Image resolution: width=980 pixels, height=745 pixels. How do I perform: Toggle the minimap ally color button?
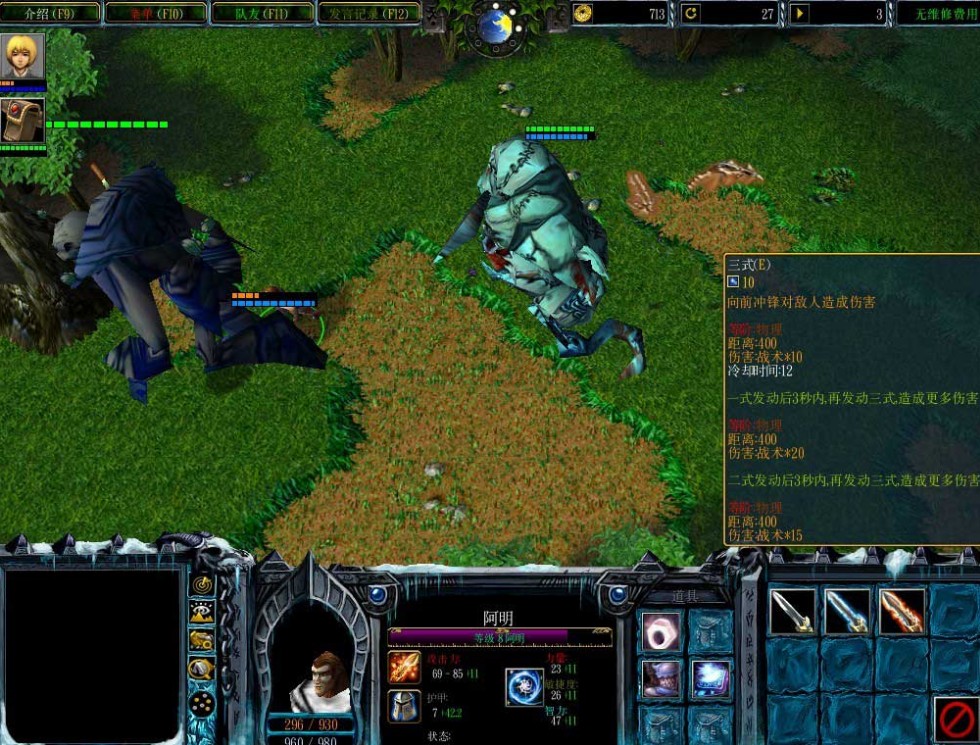point(203,641)
